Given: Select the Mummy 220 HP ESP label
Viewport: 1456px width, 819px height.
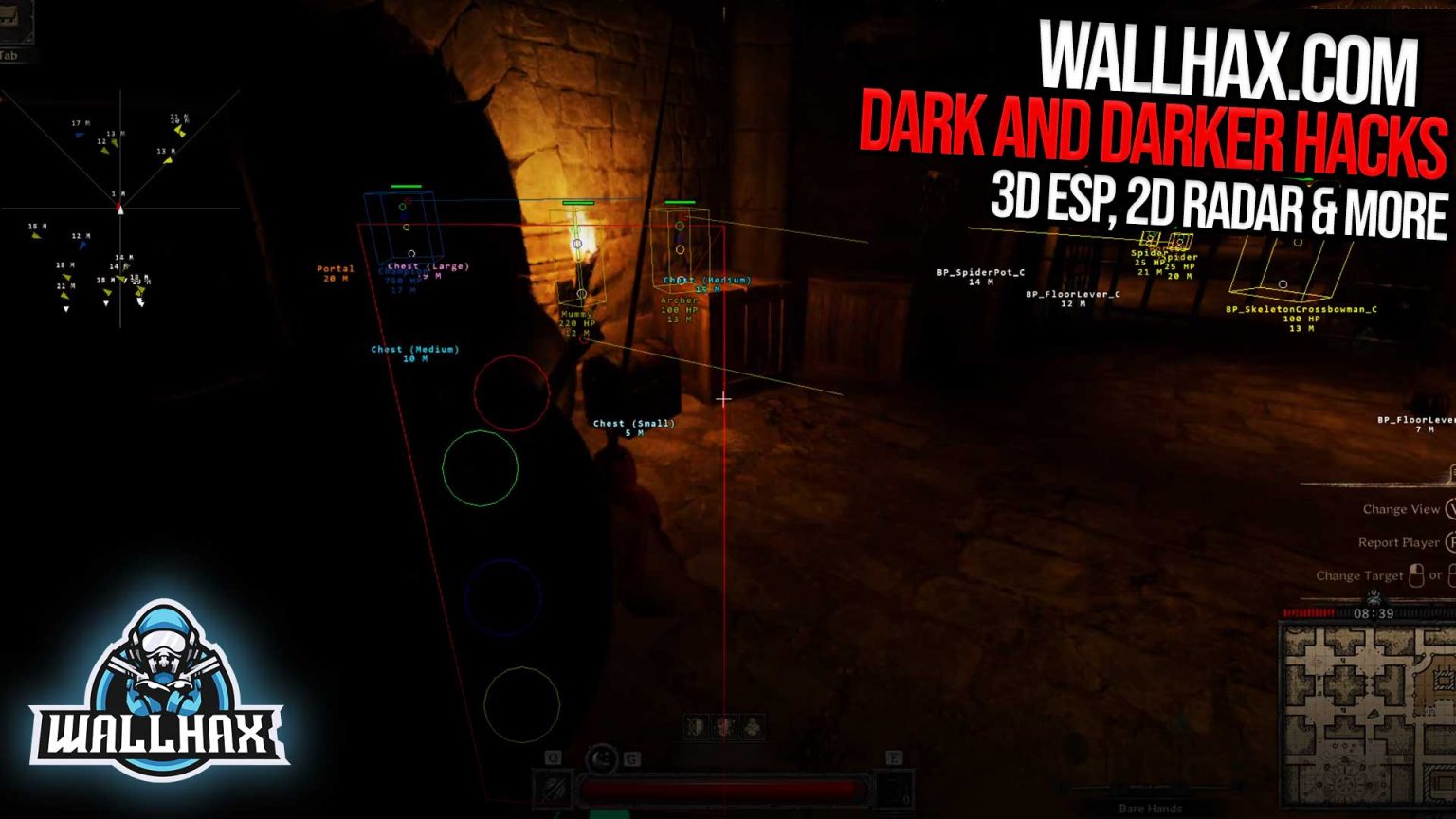Looking at the screenshot, I should 578,318.
